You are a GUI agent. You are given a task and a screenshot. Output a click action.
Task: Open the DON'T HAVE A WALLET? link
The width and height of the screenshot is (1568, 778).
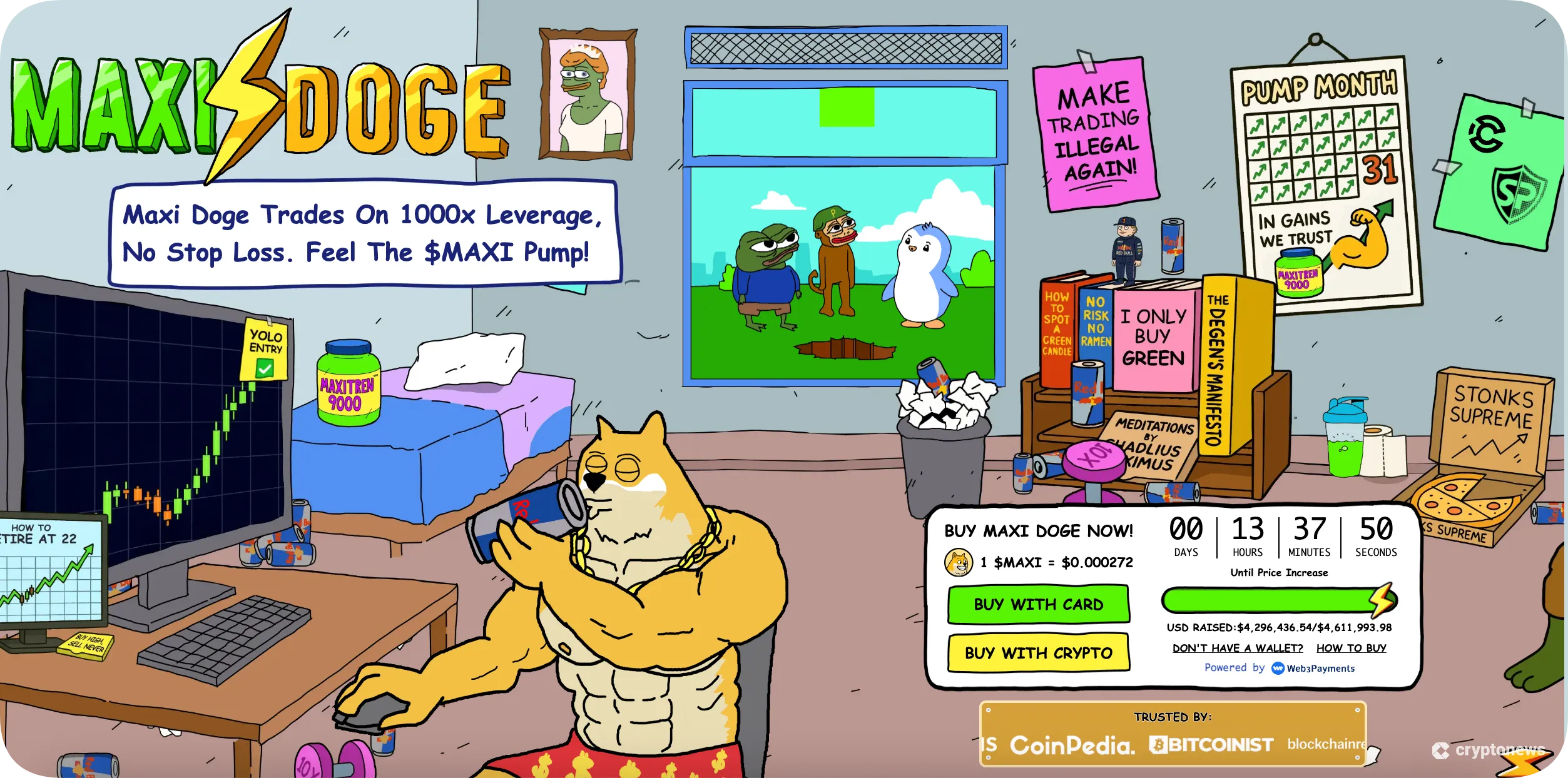pos(1237,648)
